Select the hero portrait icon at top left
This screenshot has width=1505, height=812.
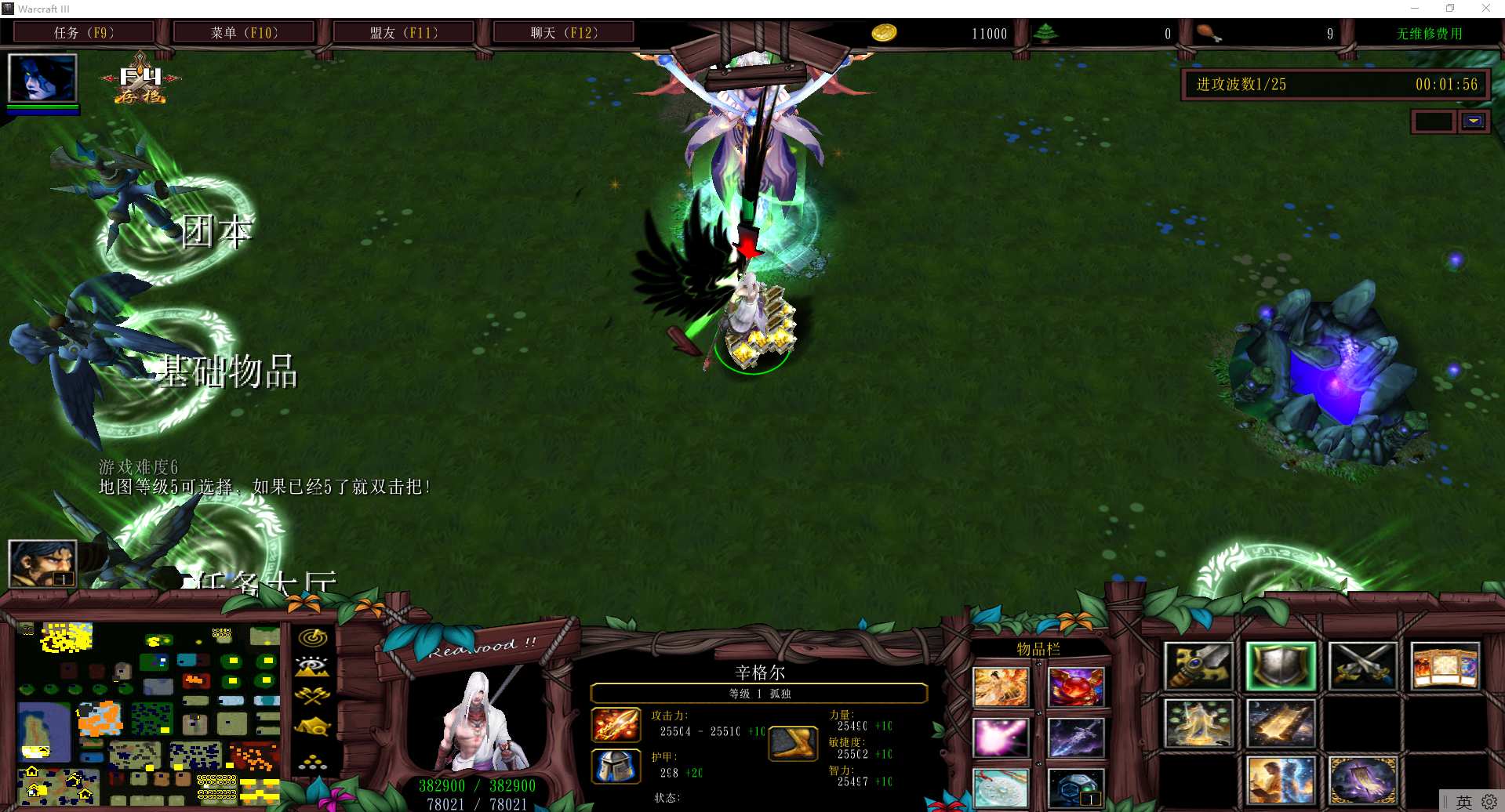tap(42, 78)
